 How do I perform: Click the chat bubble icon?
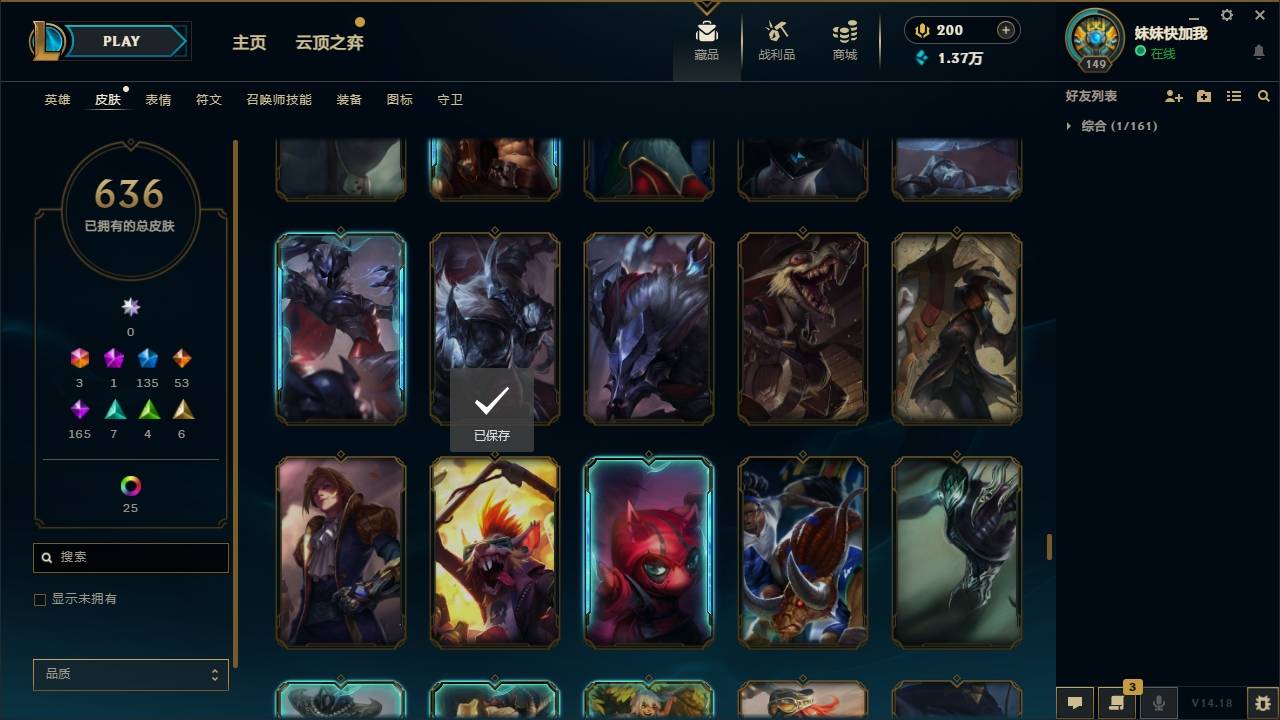coord(1074,703)
